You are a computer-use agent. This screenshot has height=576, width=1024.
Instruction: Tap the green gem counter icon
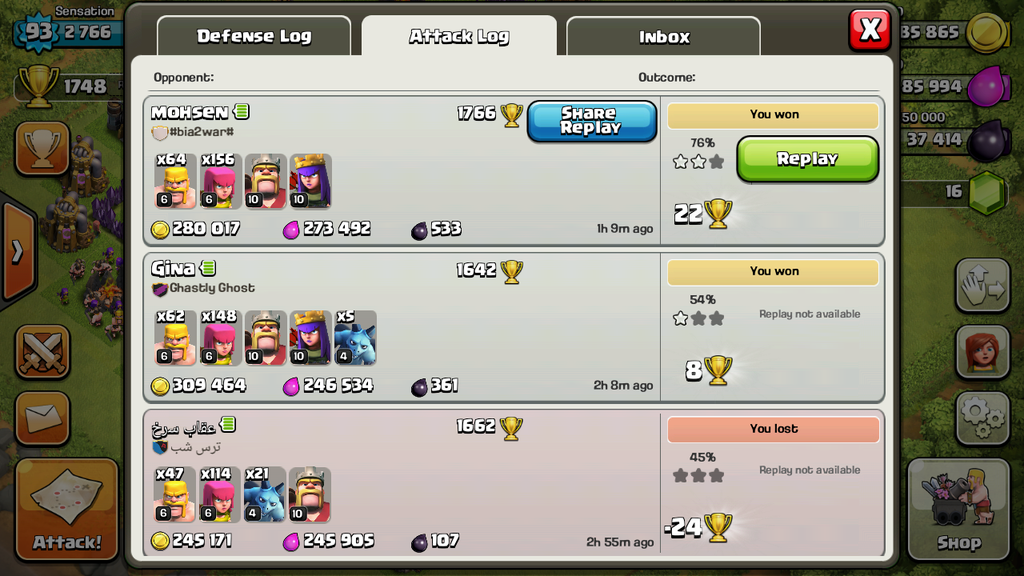987,190
